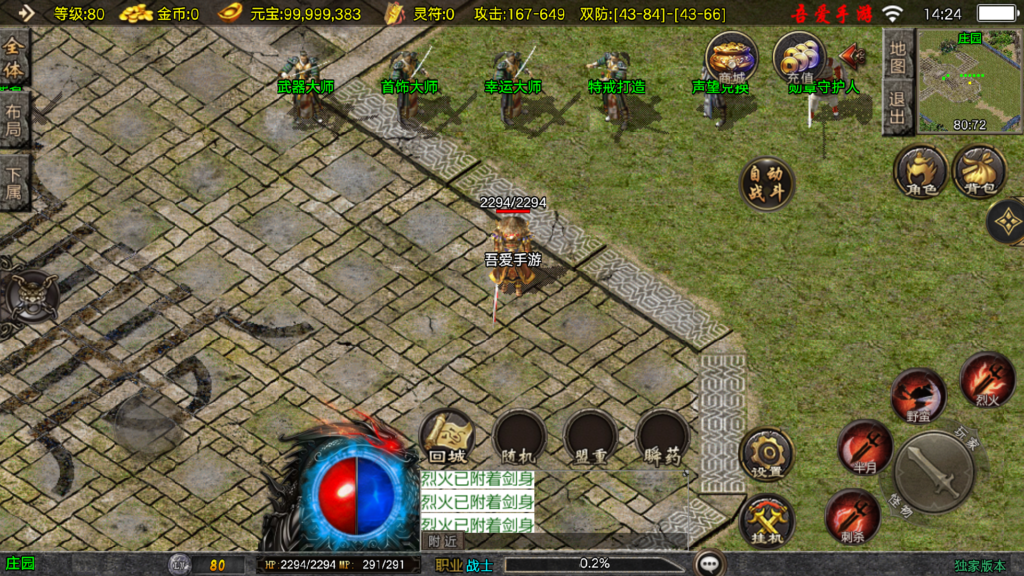Open 设置 settings gear
This screenshot has height=576, width=1024.
(767, 455)
